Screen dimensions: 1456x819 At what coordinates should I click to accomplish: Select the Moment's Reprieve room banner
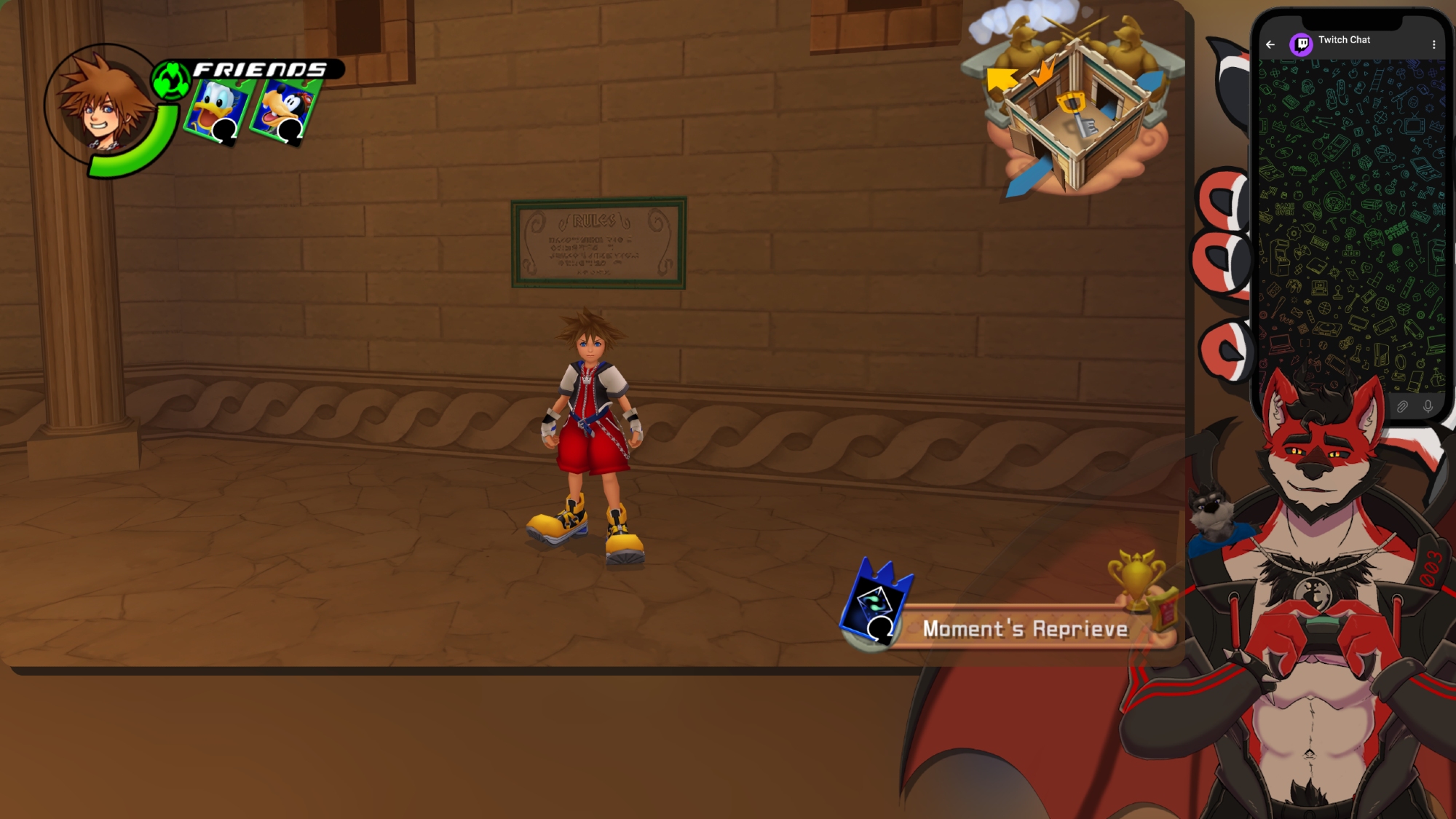(x=1024, y=628)
